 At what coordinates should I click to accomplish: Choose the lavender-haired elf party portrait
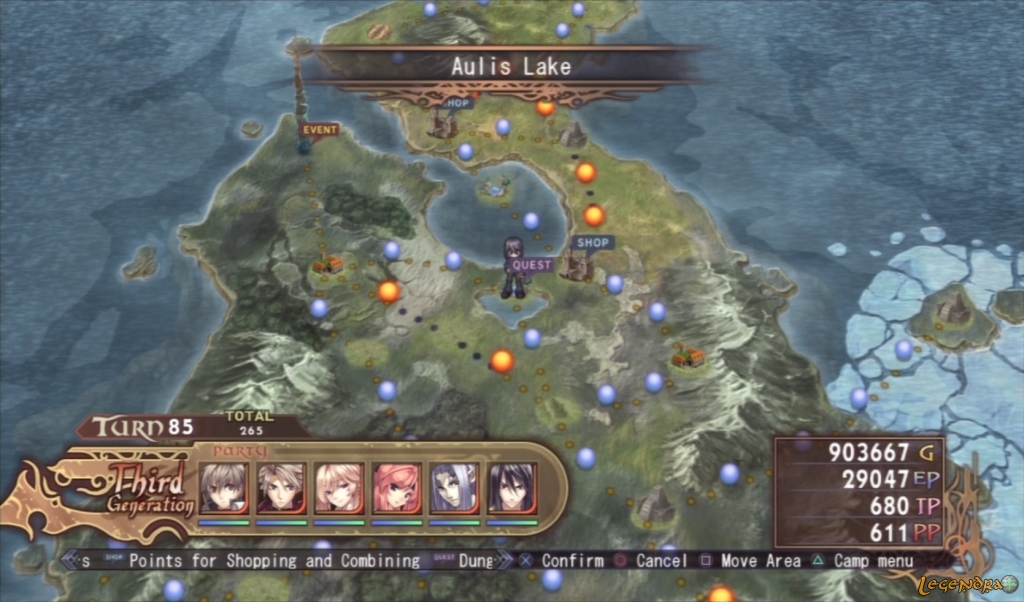455,487
